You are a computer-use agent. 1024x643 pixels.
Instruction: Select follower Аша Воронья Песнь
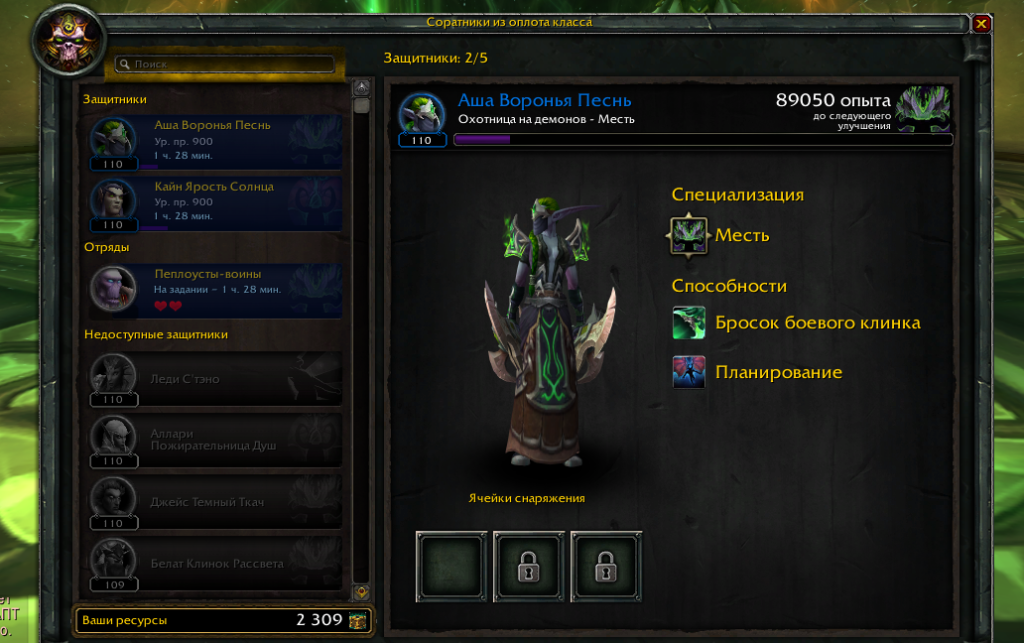[214, 143]
